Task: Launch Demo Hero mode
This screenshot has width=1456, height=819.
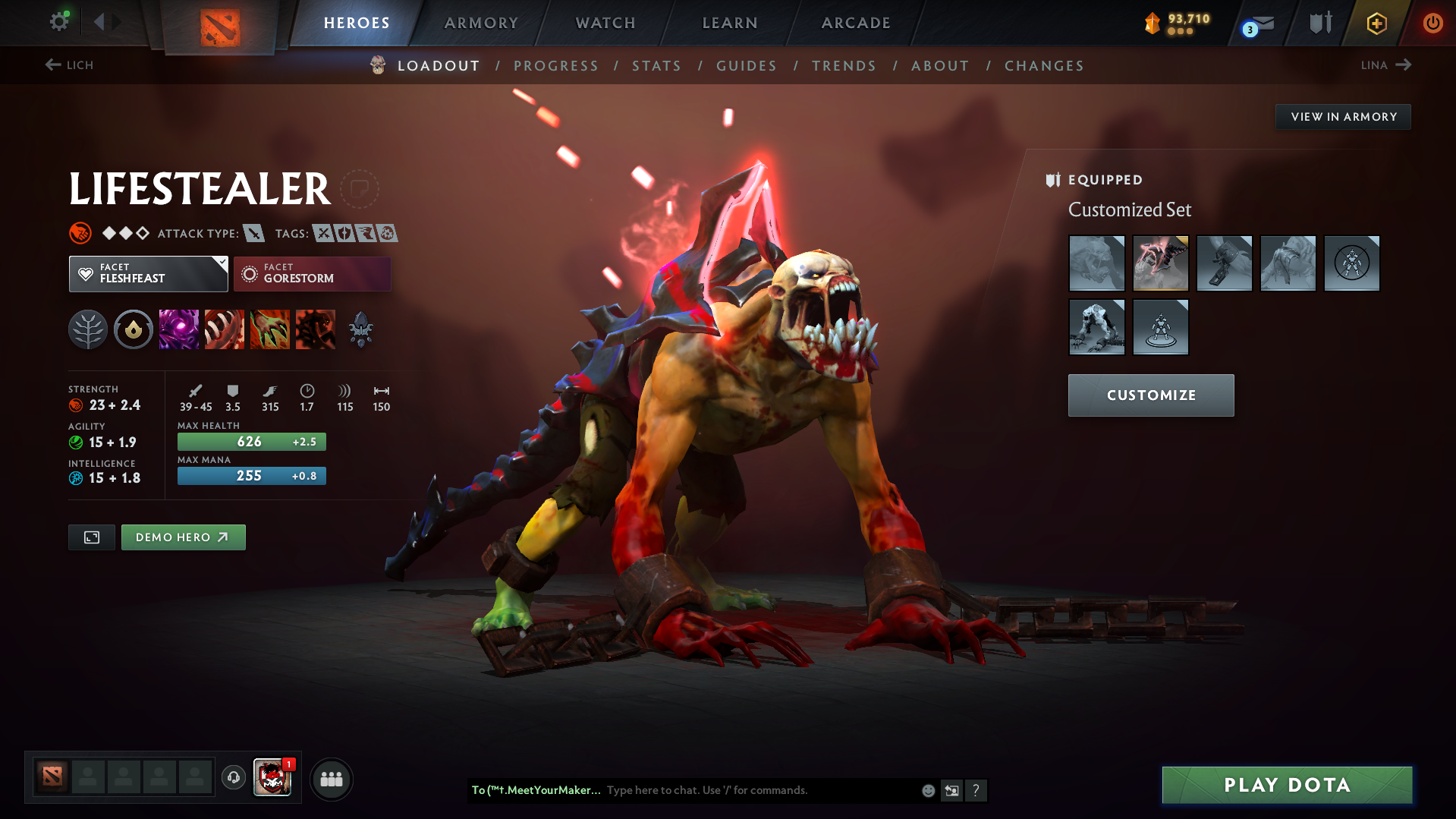Action: click(183, 537)
